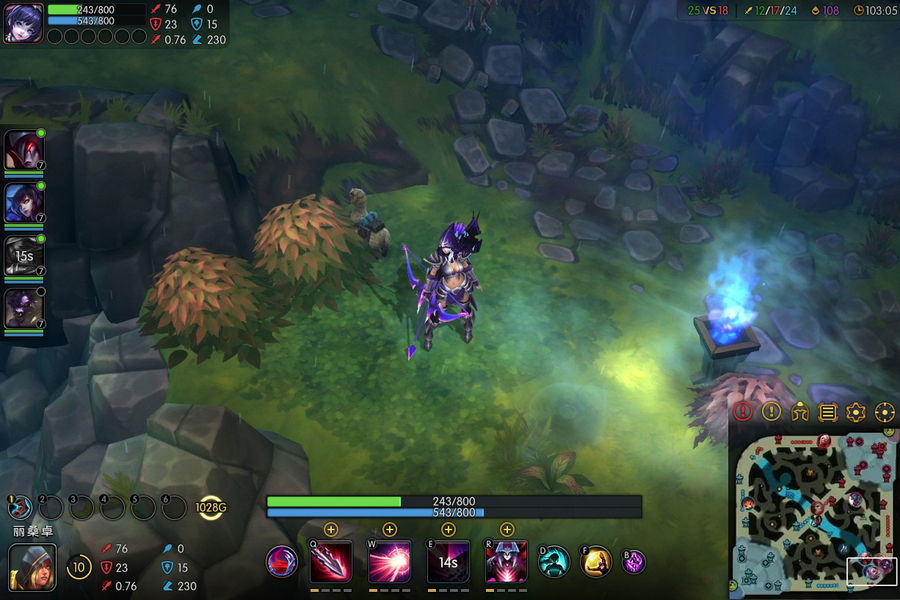Click the round passive ability icon beside Q
This screenshot has height=600, width=900.
click(x=282, y=561)
